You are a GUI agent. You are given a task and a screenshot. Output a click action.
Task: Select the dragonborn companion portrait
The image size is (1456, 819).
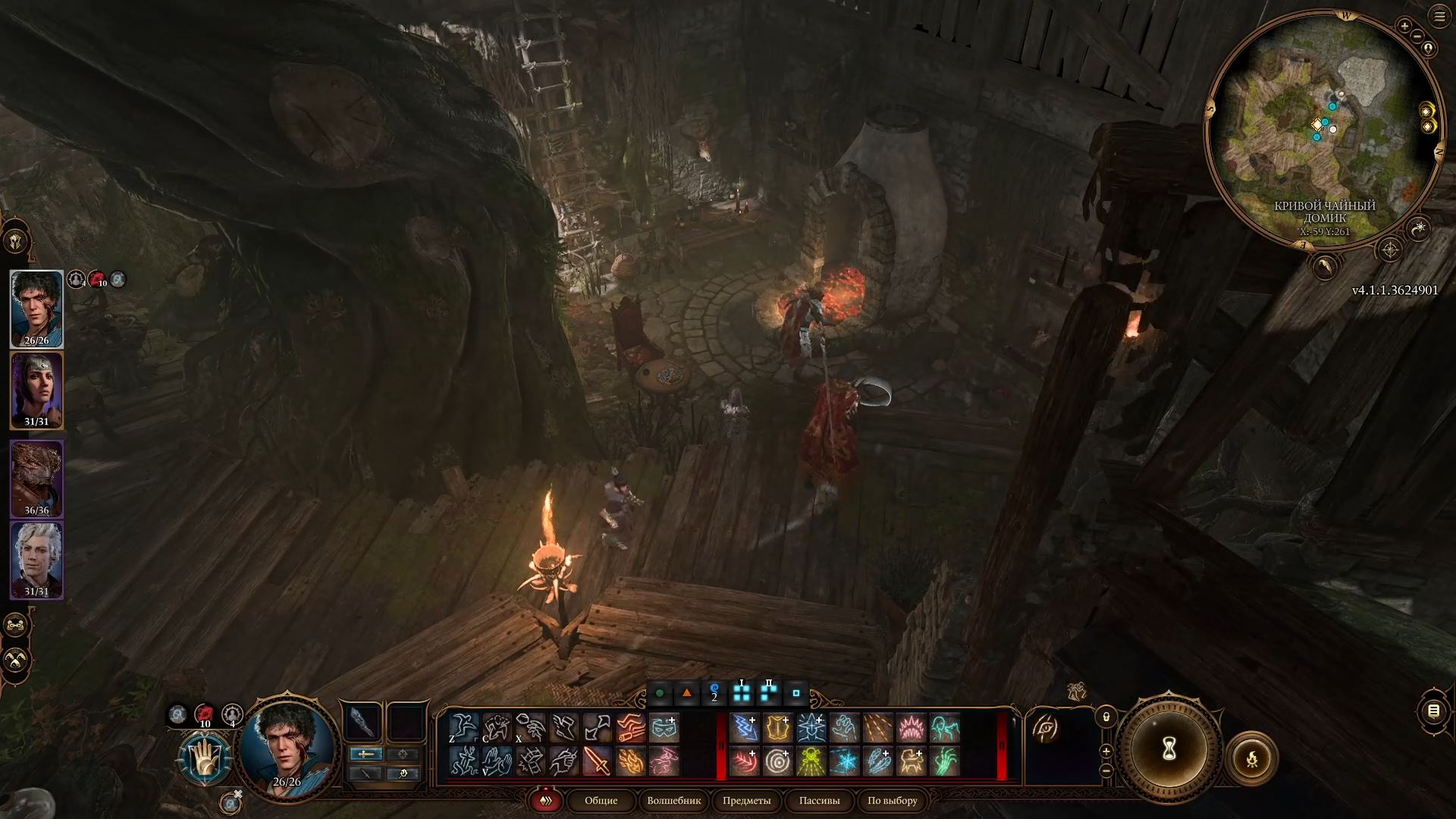point(36,478)
